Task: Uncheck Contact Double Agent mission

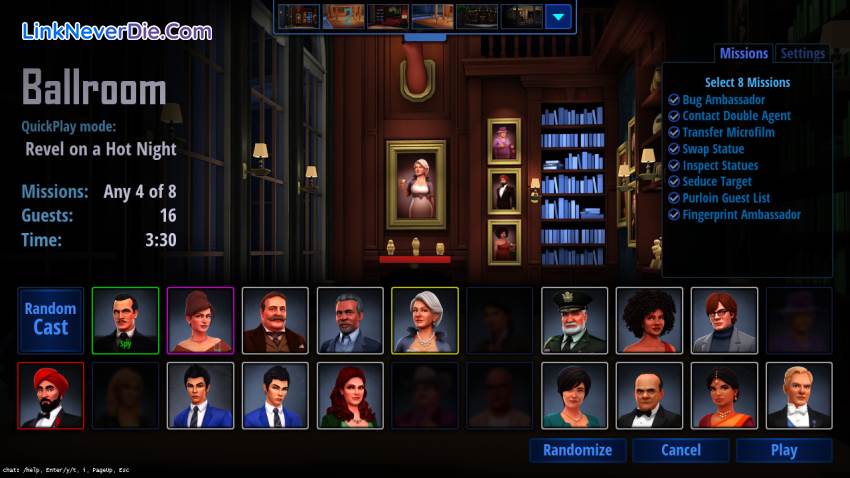Action: [x=674, y=116]
